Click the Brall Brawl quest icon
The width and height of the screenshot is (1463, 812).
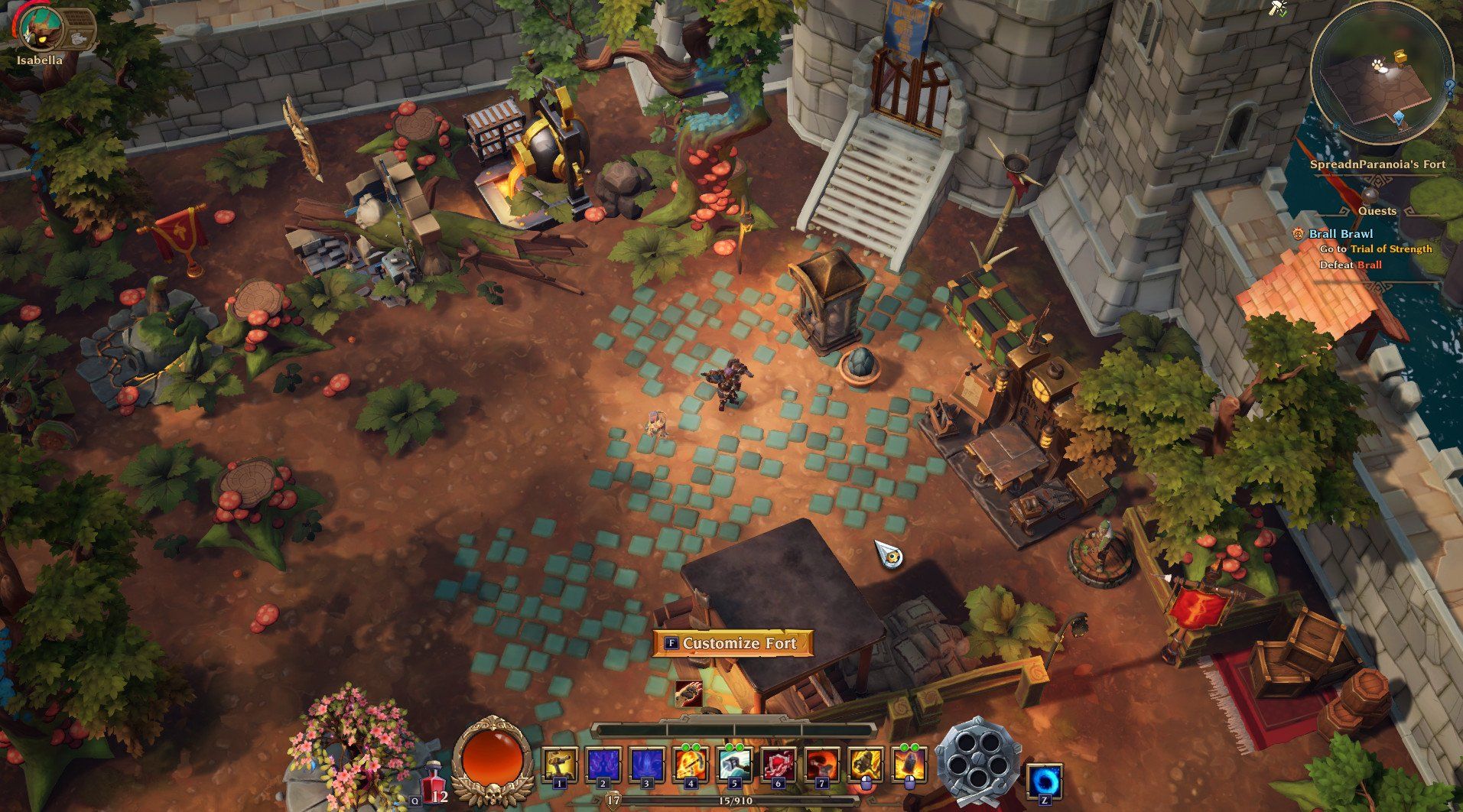coord(1299,235)
